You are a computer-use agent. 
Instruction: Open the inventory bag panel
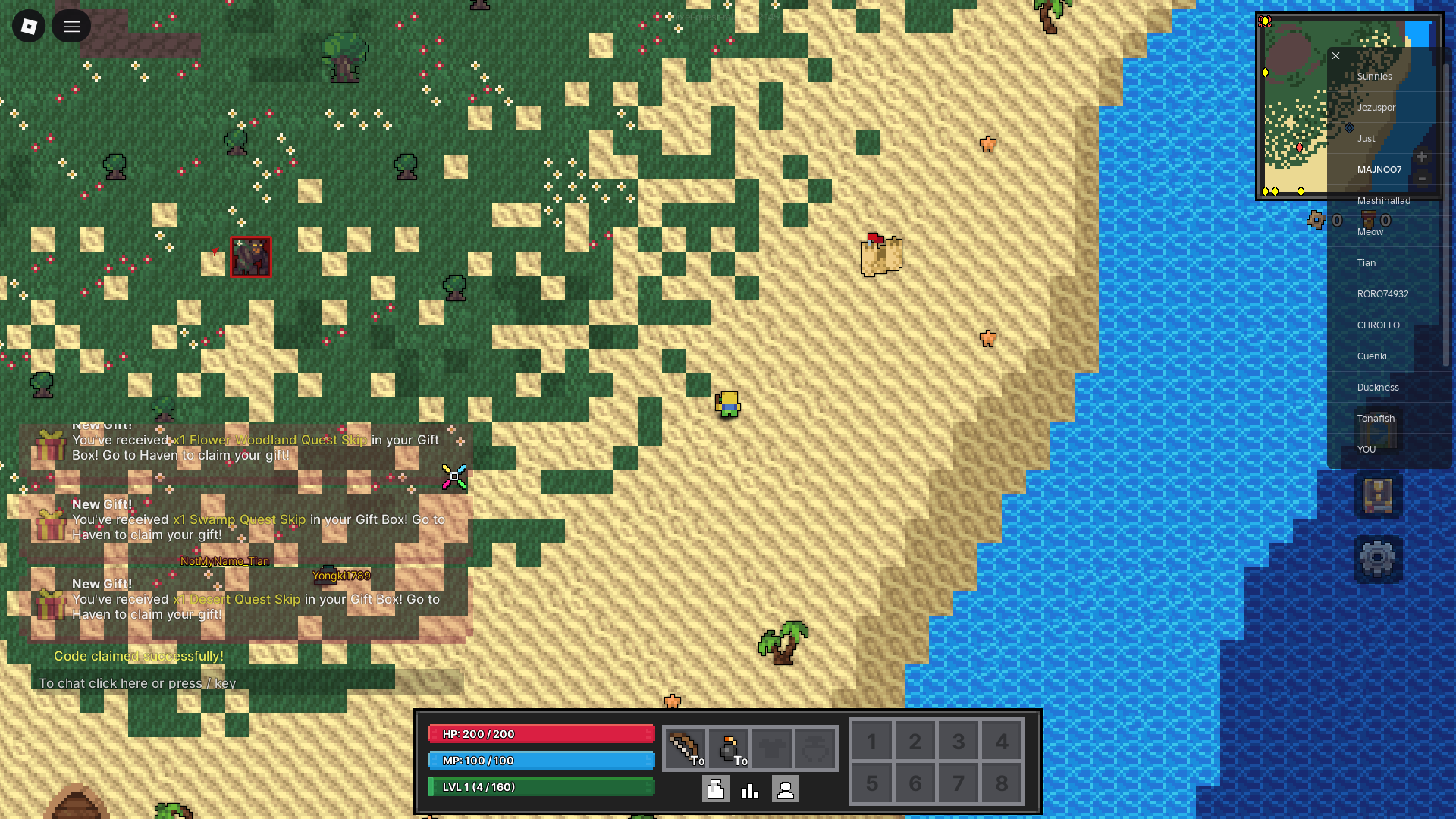pyautogui.click(x=714, y=789)
